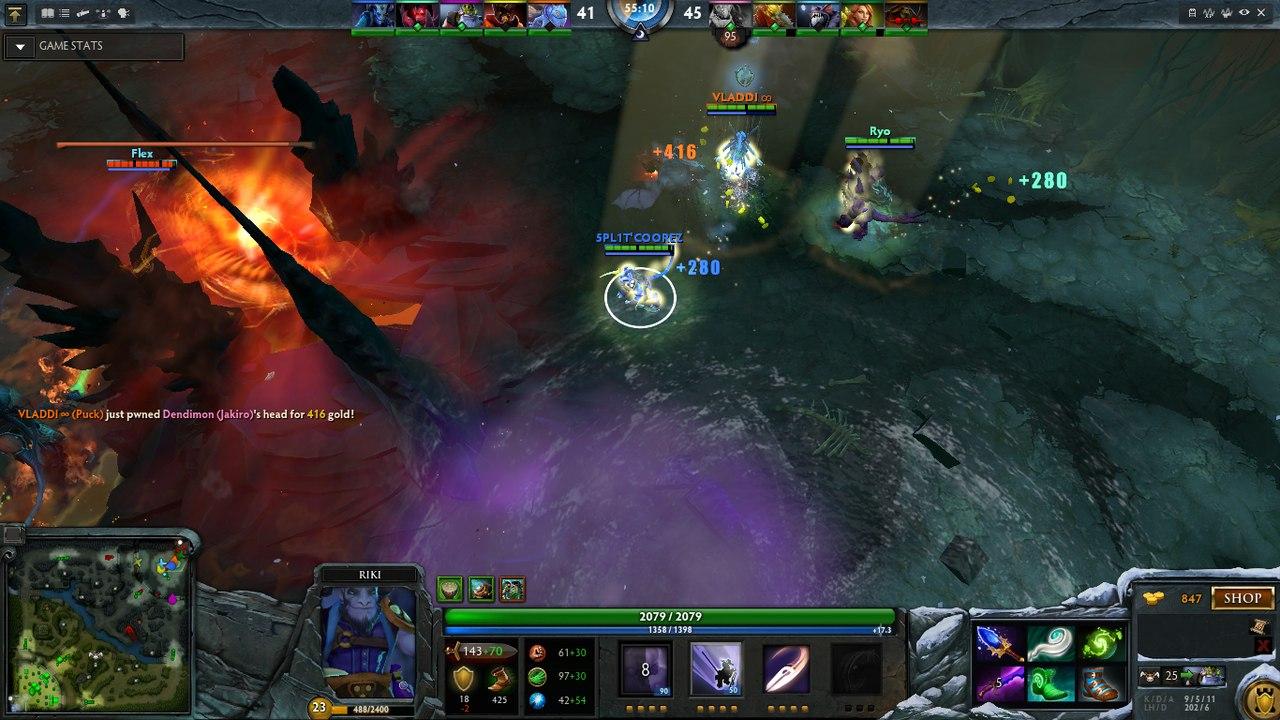Open the SHOP
Viewport: 1280px width, 720px height.
1242,598
